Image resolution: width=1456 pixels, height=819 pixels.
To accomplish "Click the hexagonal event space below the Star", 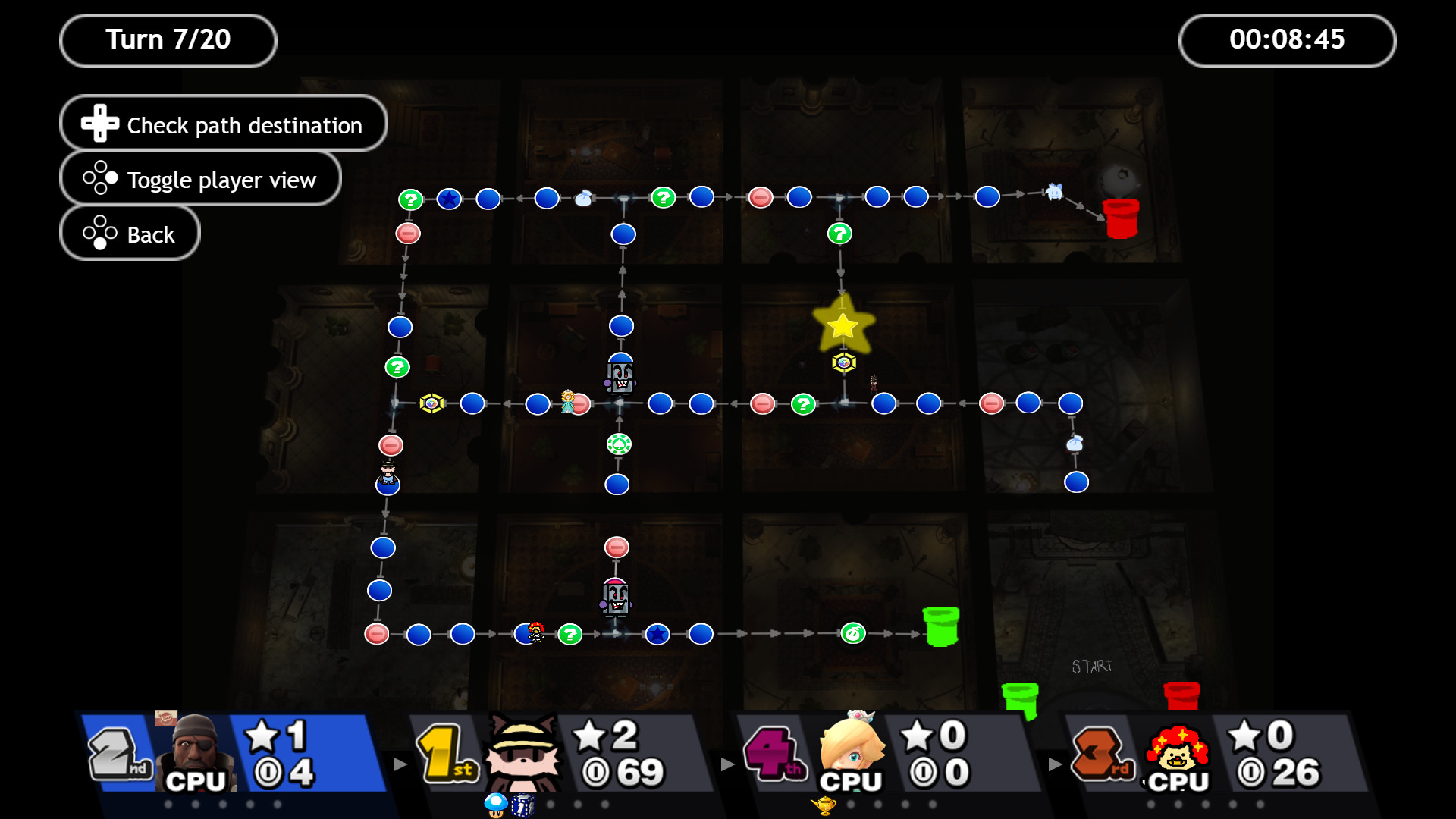I will (843, 362).
